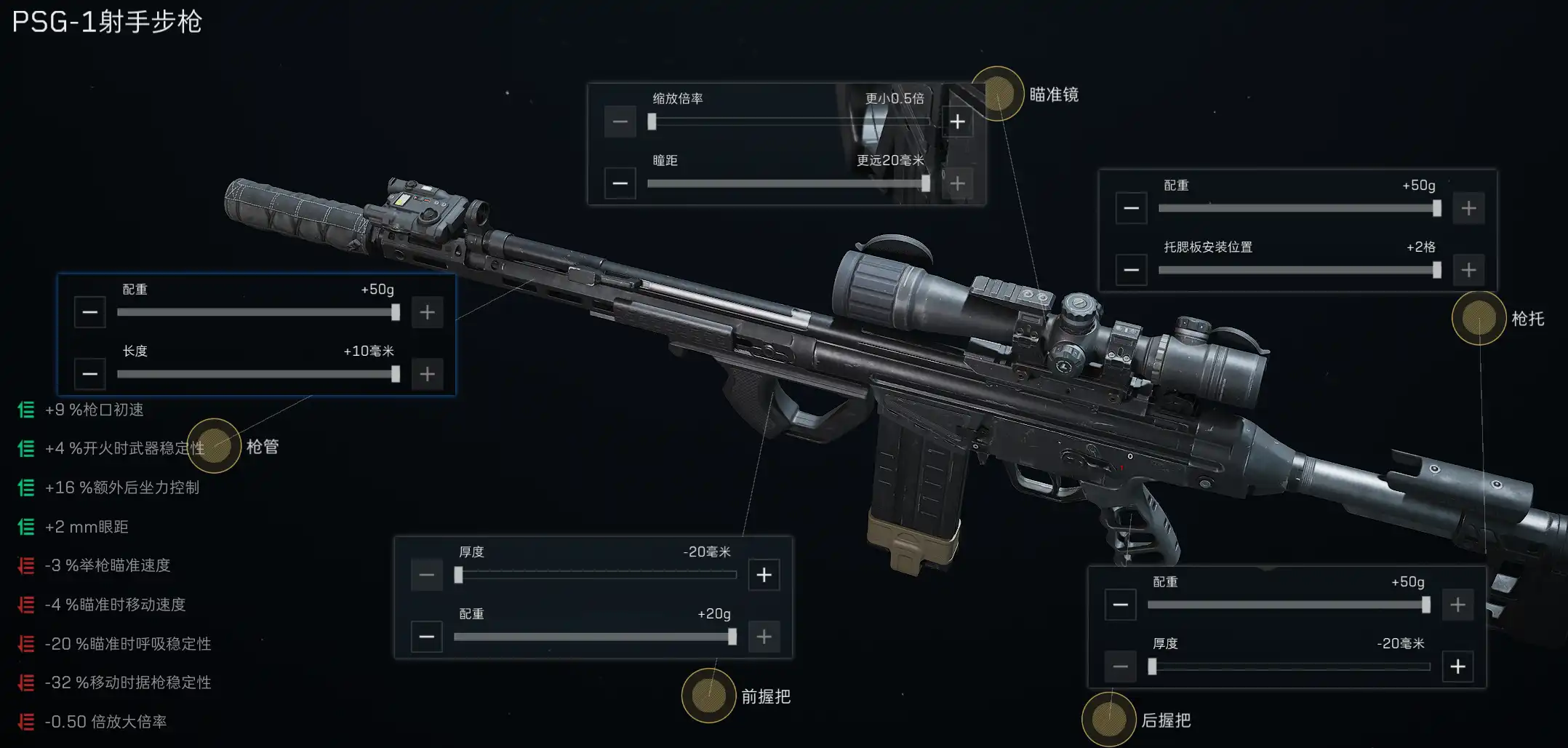Increase the 缩放倍率 zoom value with plus
The width and height of the screenshot is (1568, 748).
(957, 122)
